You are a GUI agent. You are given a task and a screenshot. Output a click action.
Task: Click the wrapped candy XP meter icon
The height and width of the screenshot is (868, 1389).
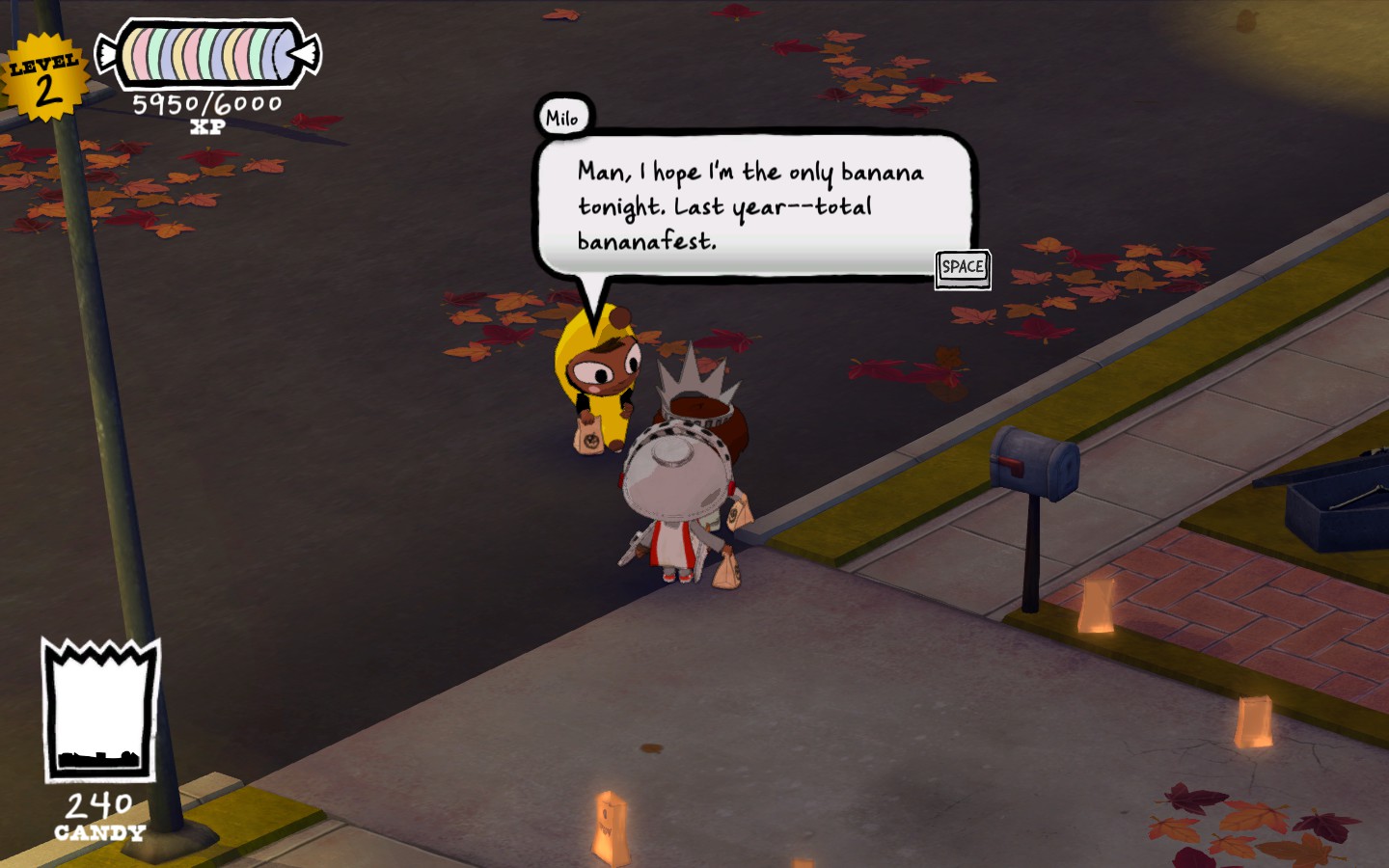pos(203,53)
